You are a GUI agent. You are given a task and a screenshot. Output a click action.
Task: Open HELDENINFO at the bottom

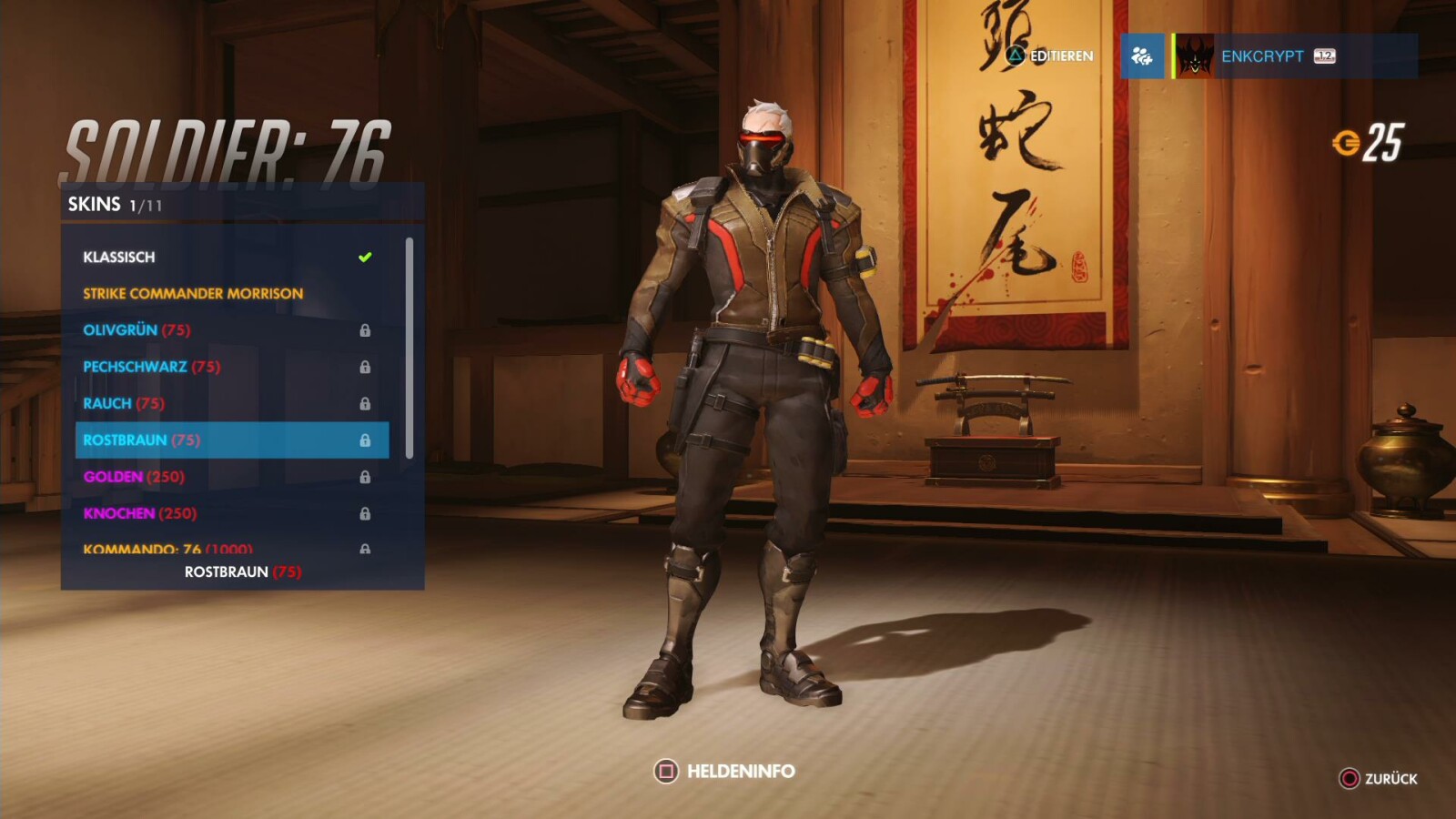click(x=733, y=771)
